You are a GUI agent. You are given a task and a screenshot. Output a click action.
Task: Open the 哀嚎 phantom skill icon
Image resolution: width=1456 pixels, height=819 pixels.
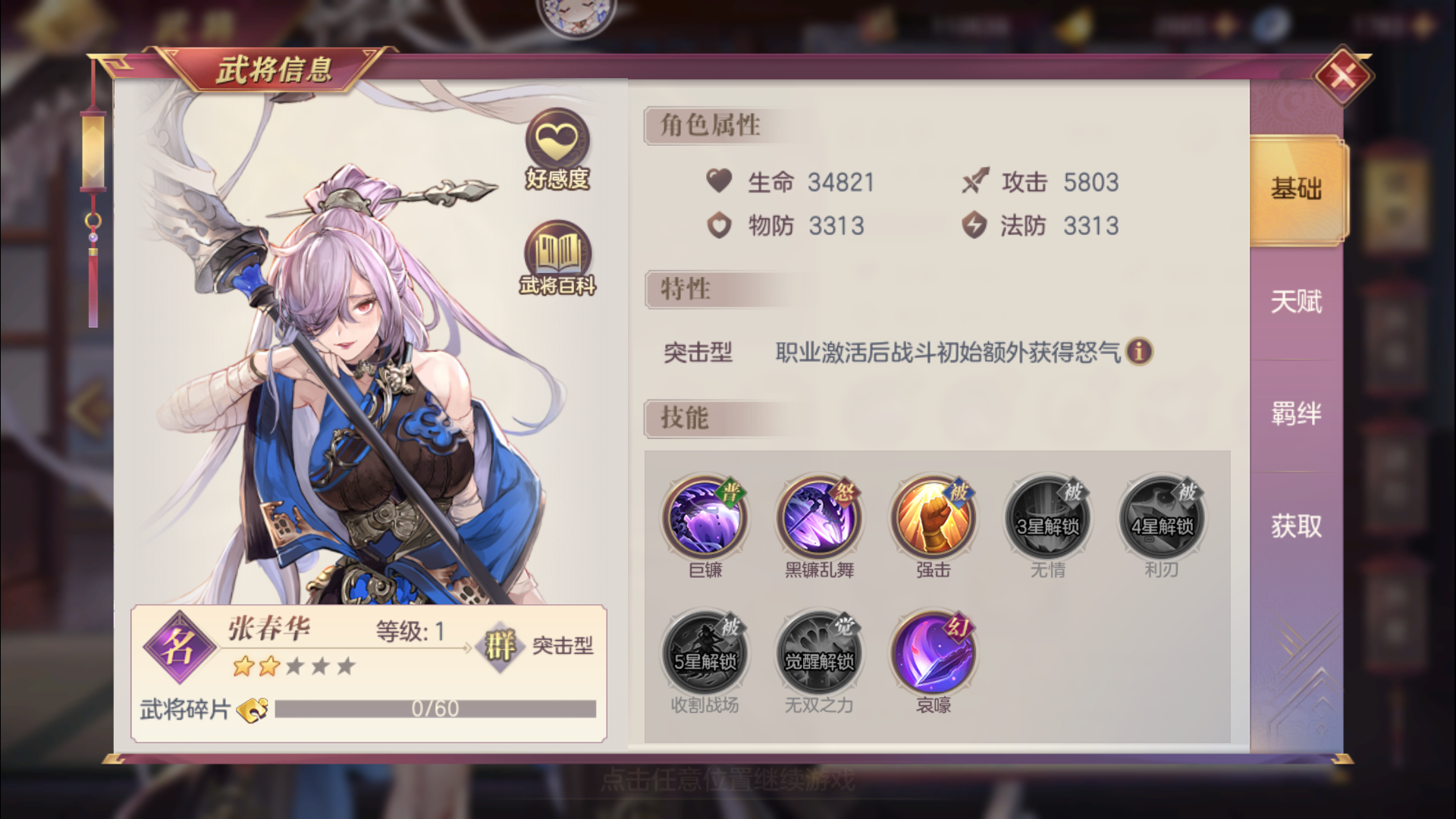[933, 652]
